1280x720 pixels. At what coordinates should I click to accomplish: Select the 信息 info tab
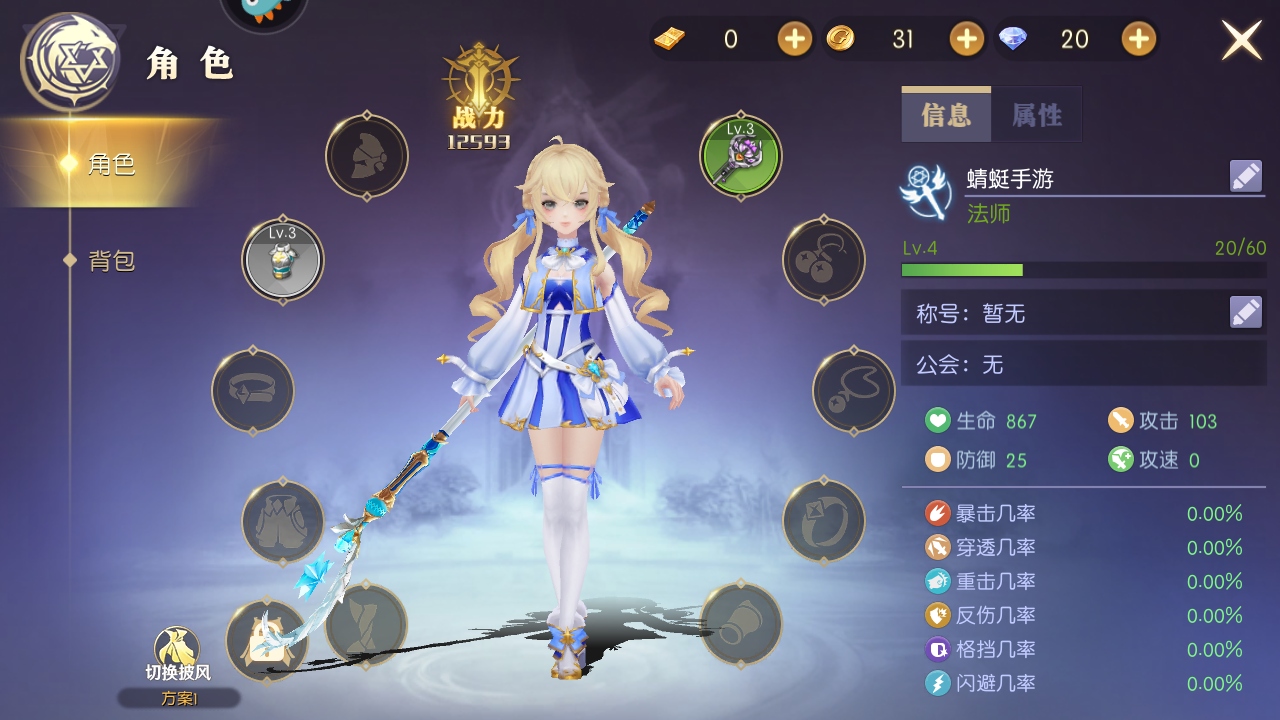point(946,115)
